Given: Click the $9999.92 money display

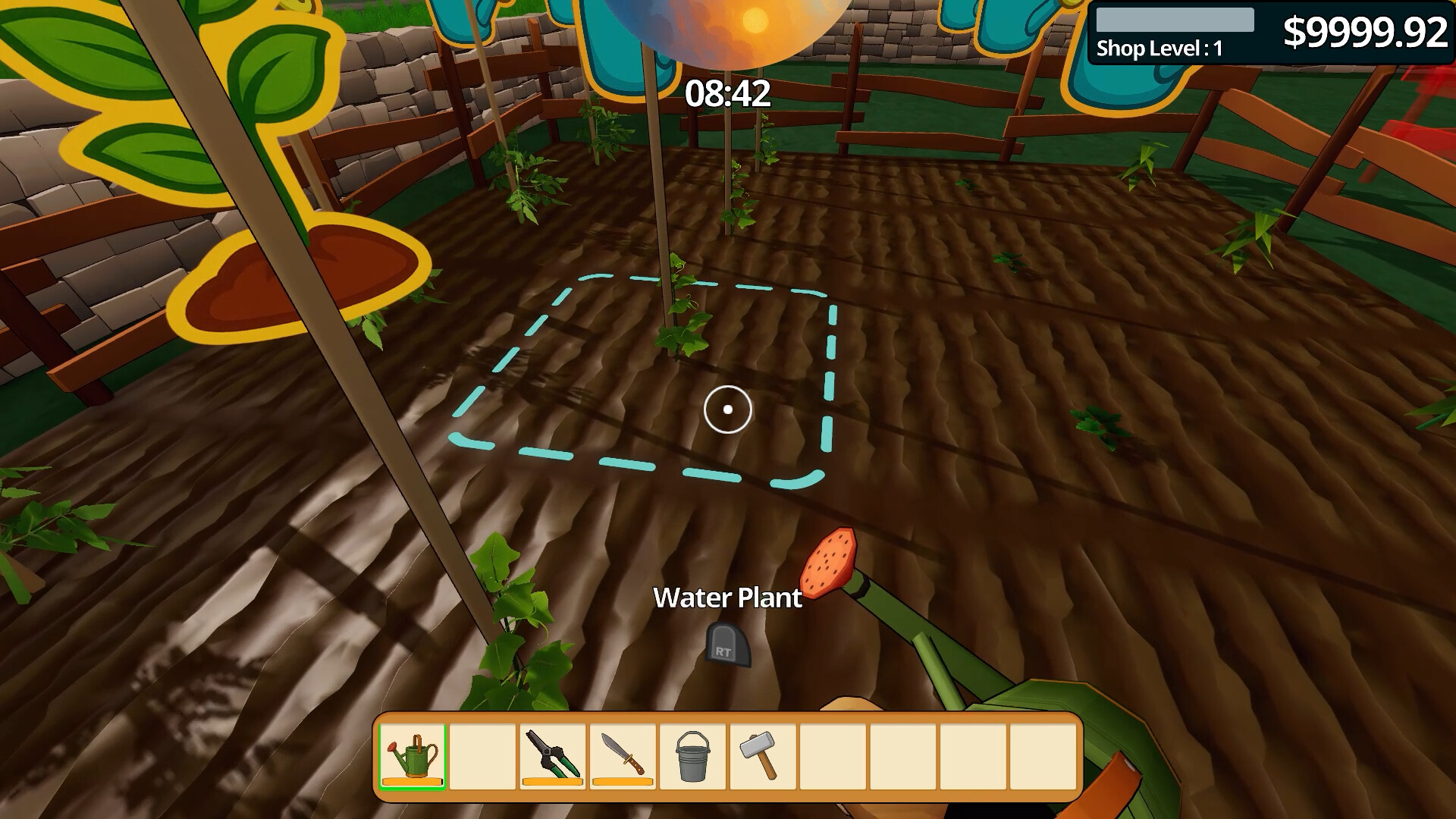Looking at the screenshot, I should click(x=1365, y=32).
